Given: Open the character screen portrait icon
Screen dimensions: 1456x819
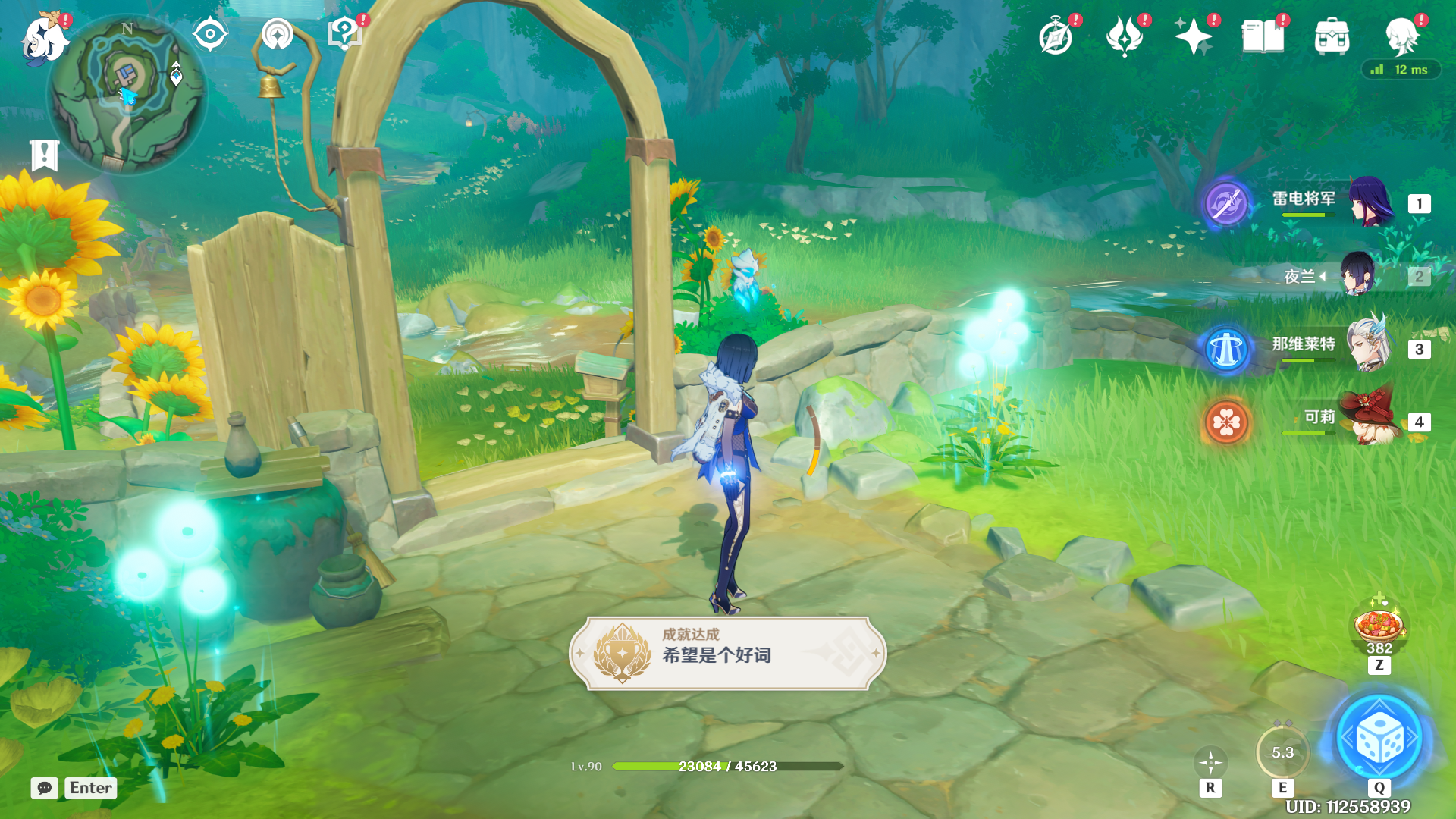Looking at the screenshot, I should point(1401,36).
